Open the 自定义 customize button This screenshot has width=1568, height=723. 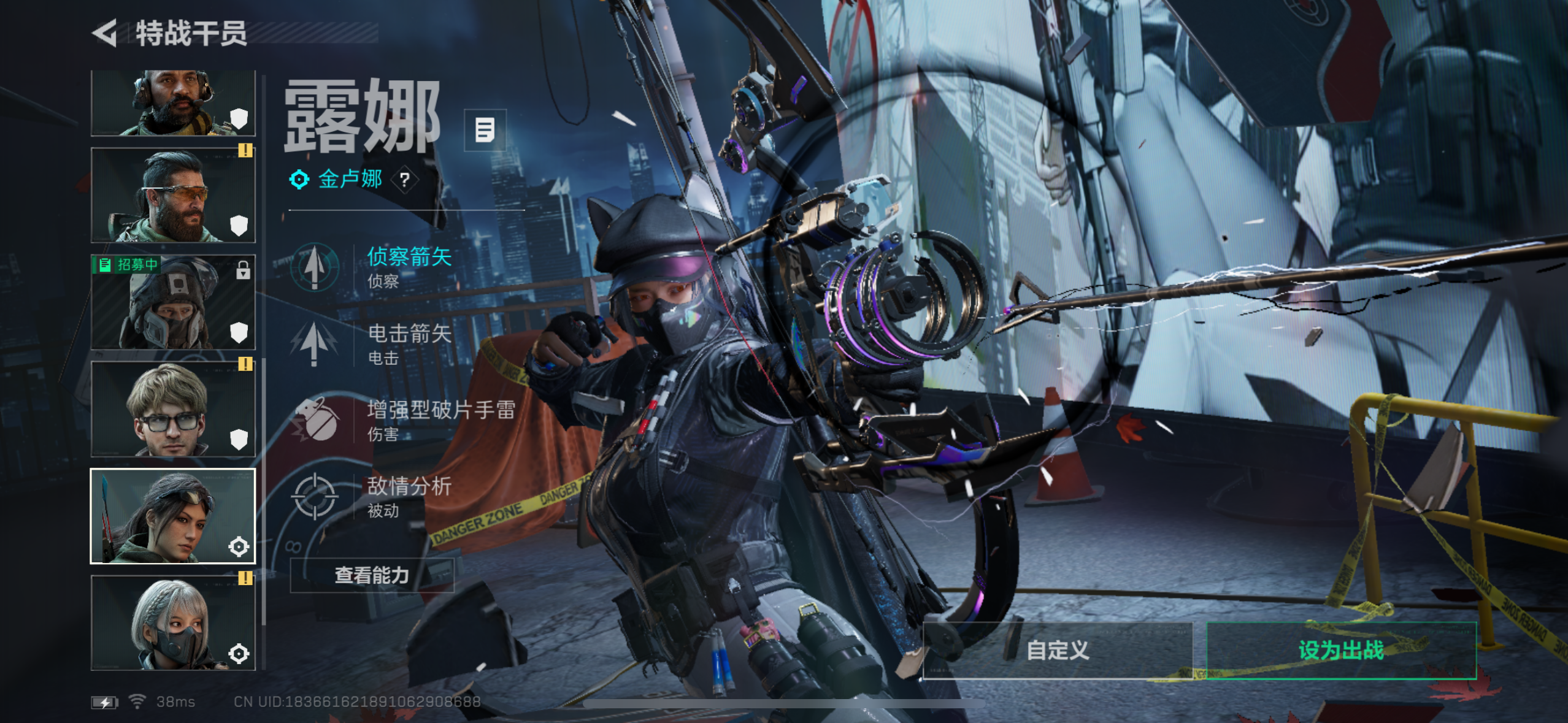(x=1057, y=650)
